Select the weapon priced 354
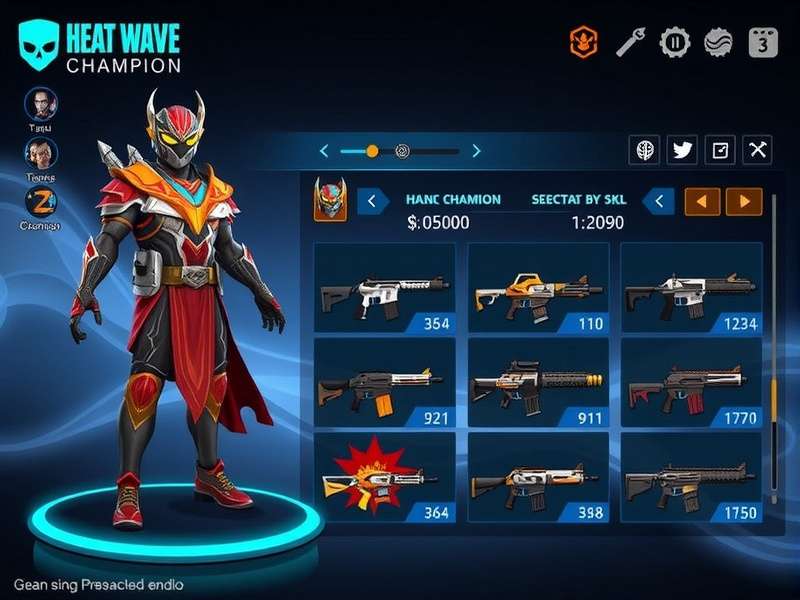The image size is (800, 600). (384, 288)
